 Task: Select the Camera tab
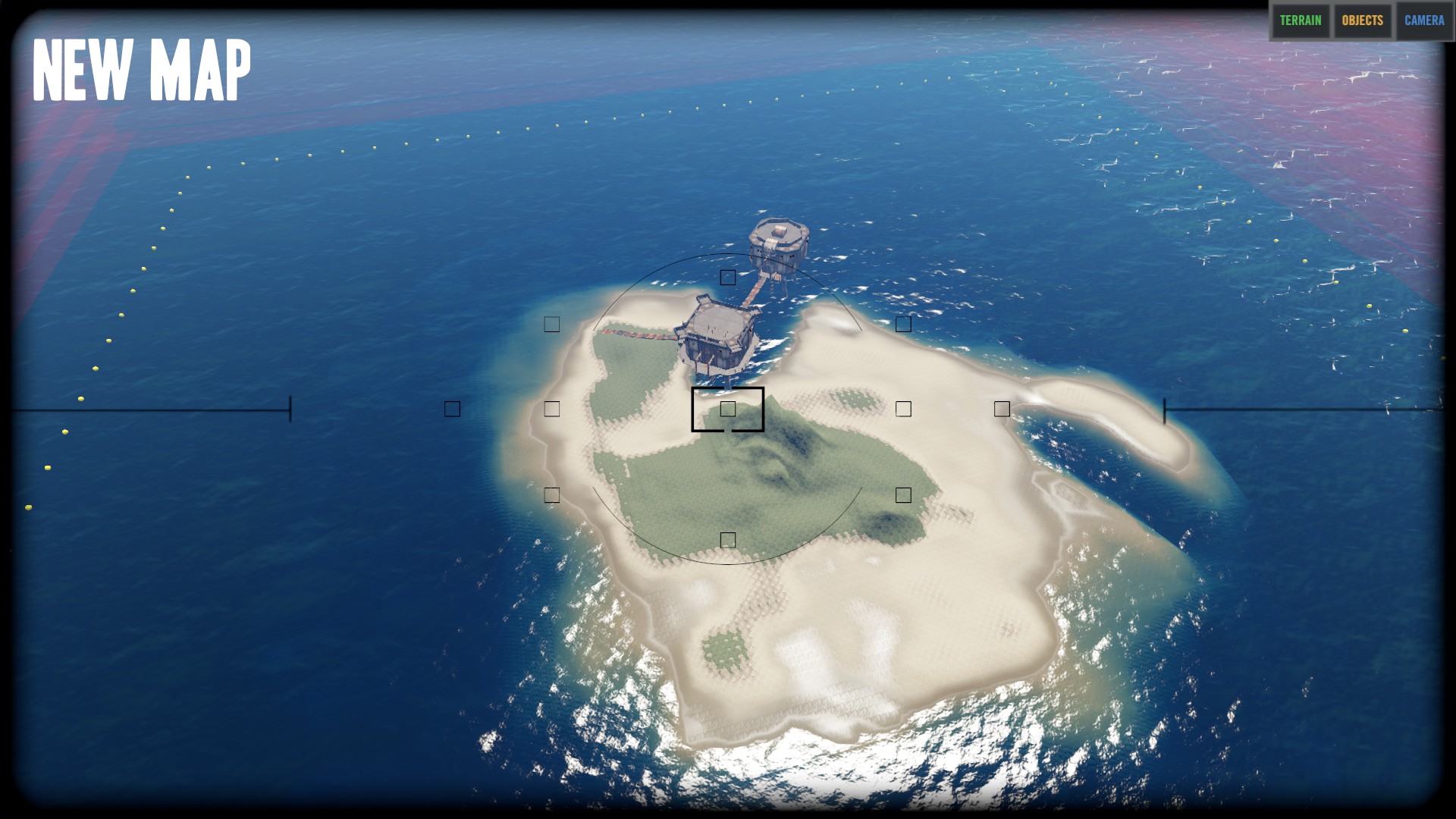[1424, 20]
